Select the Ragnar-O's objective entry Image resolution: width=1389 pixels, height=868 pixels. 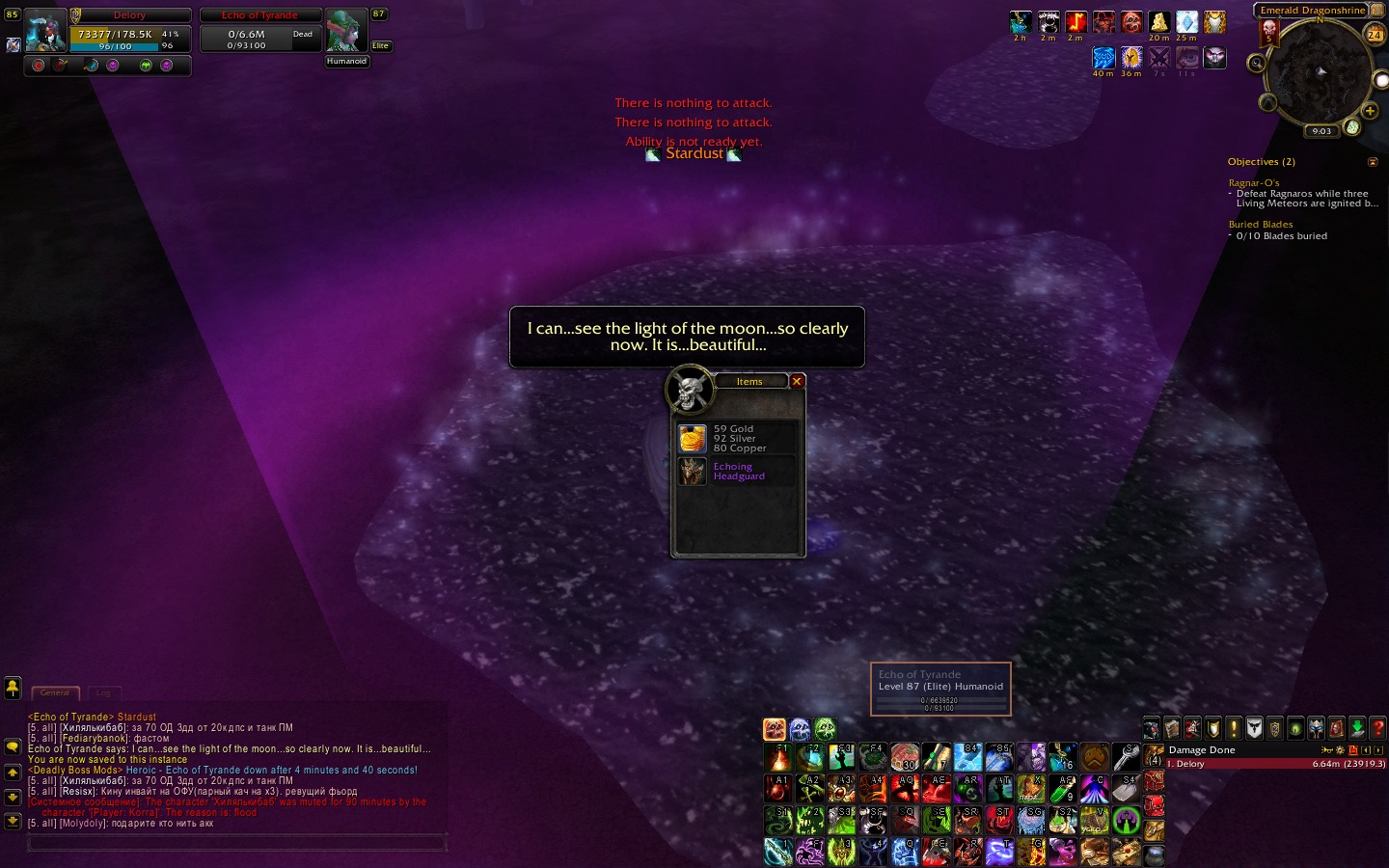[1254, 182]
